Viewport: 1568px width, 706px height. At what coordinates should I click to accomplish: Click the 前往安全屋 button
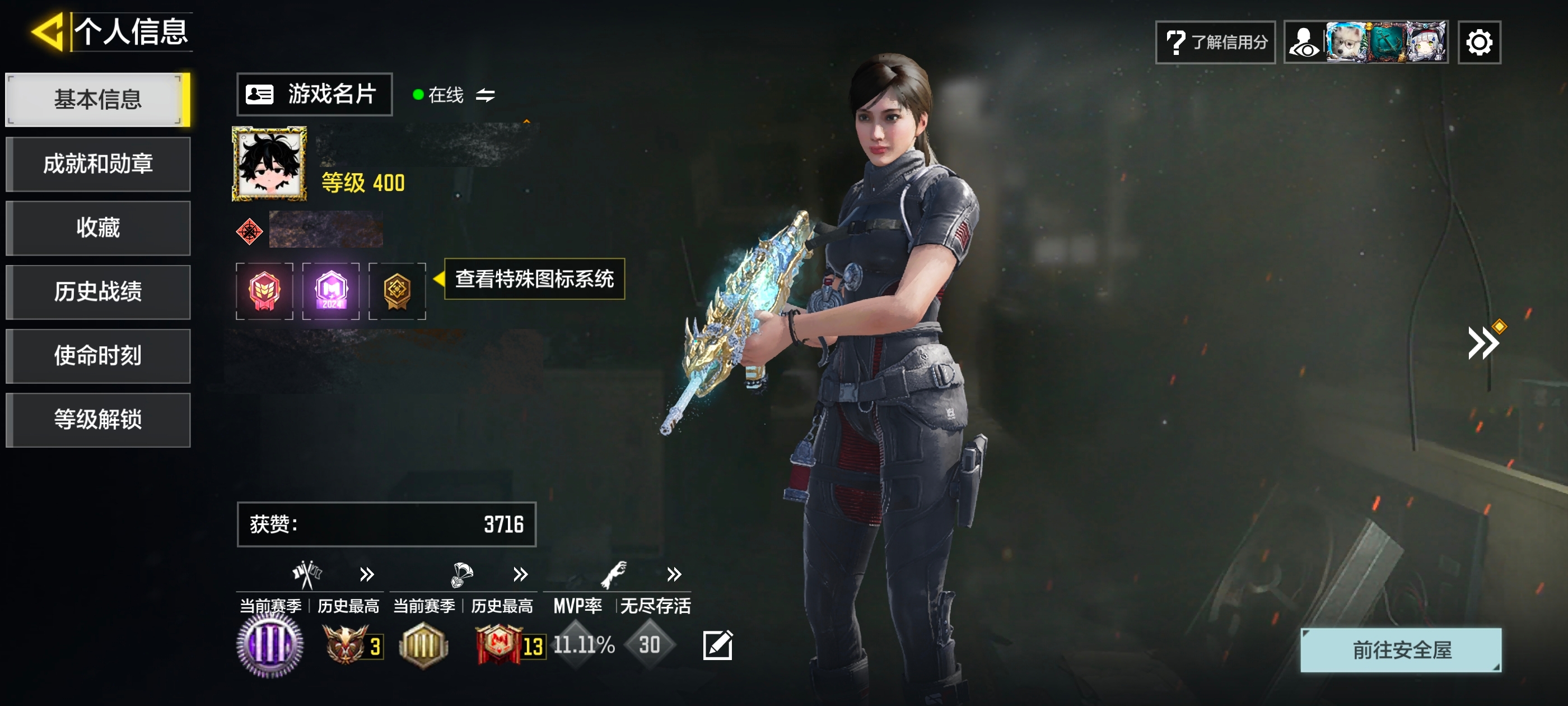(x=1401, y=650)
